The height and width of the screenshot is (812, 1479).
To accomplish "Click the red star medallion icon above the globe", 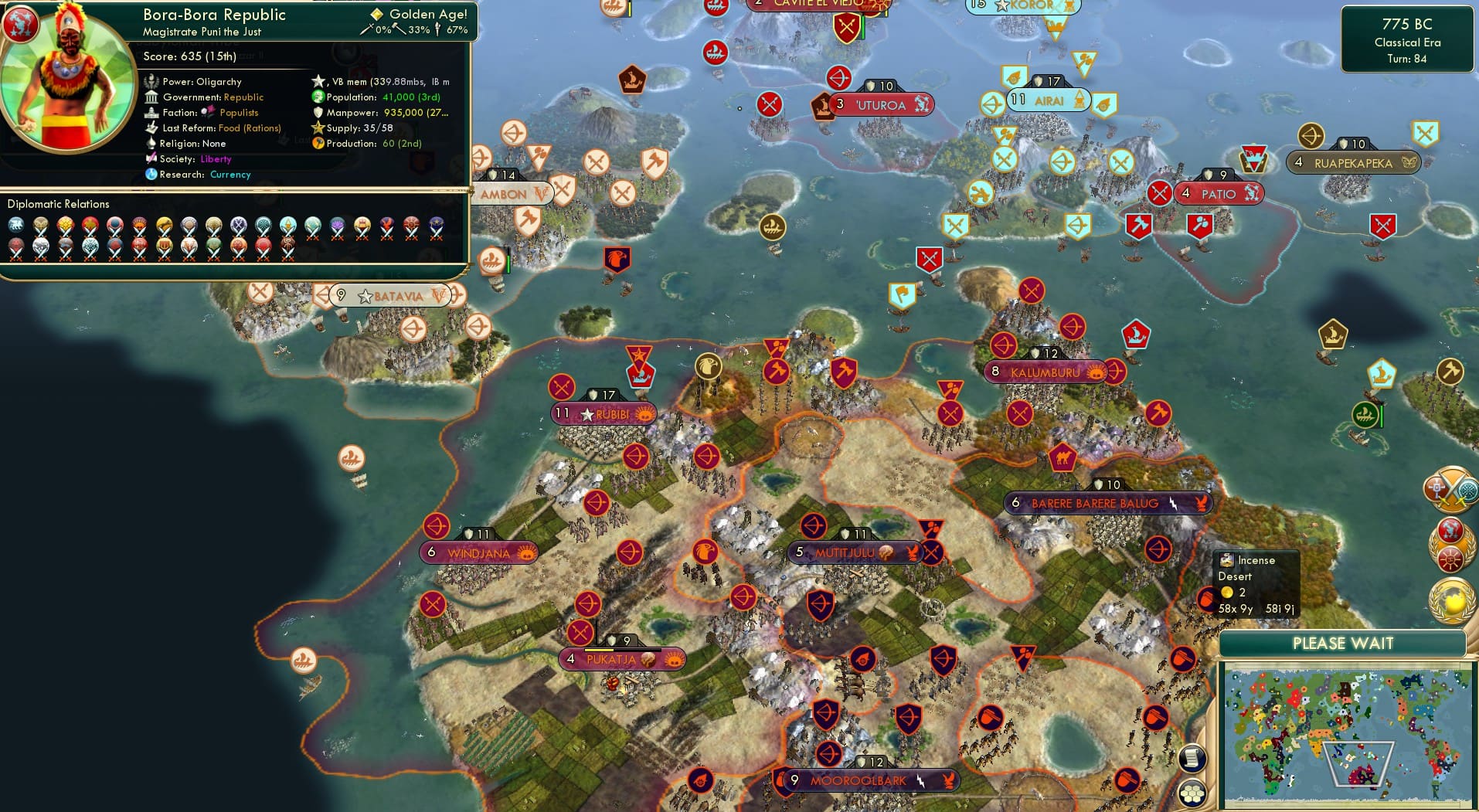I will 1450,528.
